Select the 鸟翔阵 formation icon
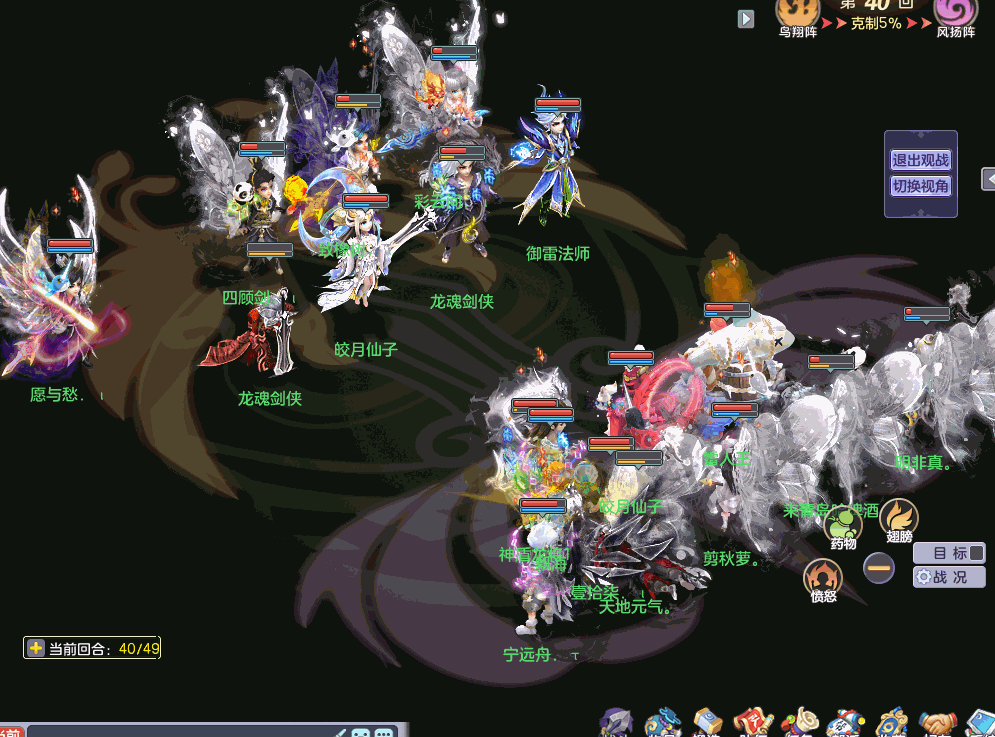The height and width of the screenshot is (737, 995). click(x=797, y=12)
